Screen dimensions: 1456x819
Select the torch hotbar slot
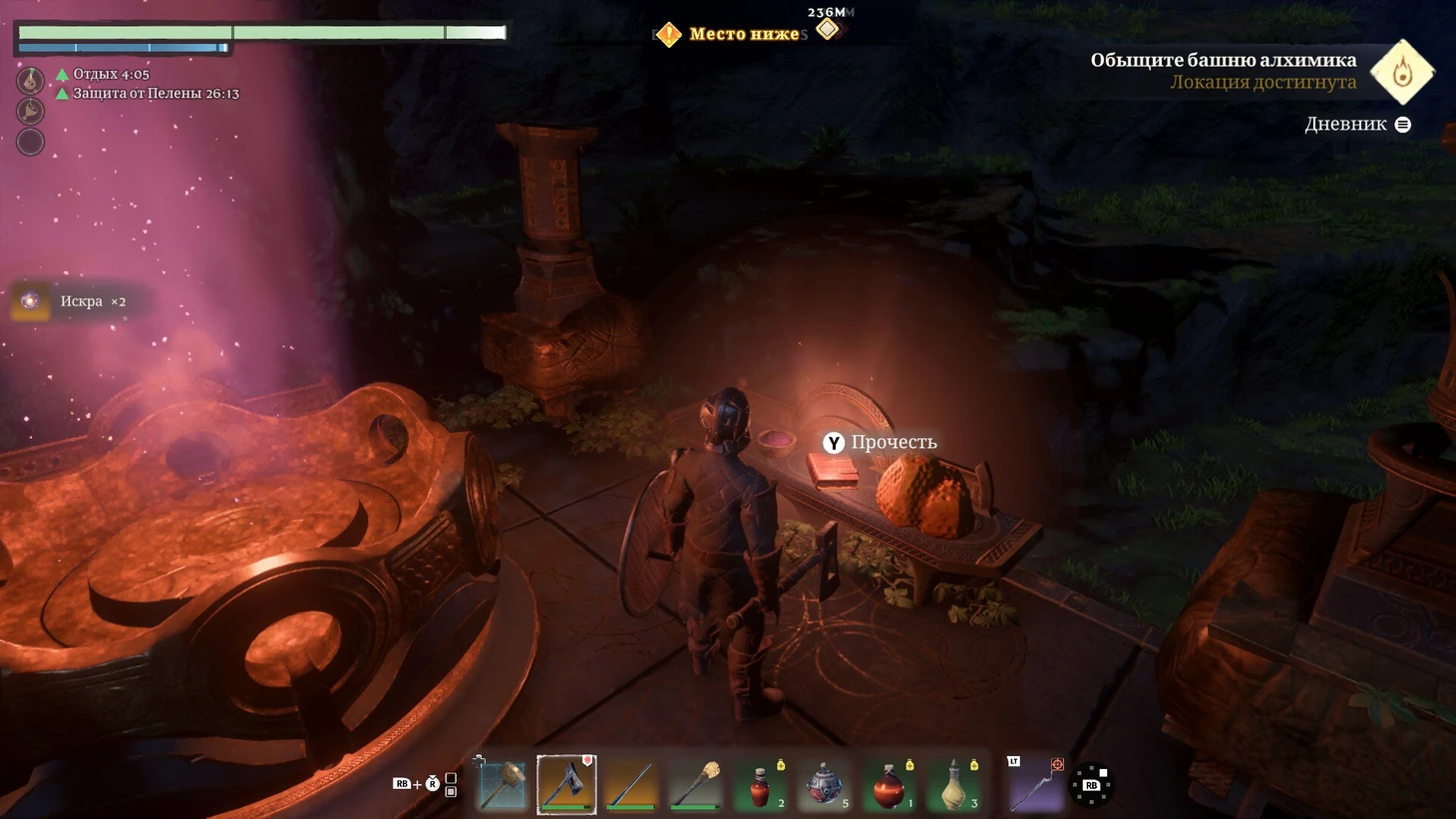[x=695, y=784]
